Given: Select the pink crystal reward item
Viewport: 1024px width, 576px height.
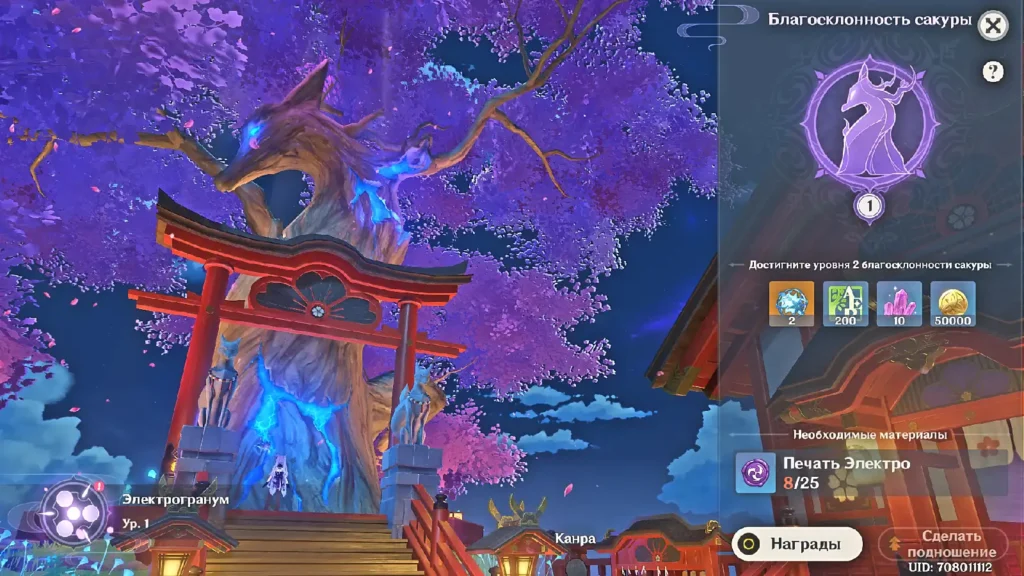Looking at the screenshot, I should [899, 303].
